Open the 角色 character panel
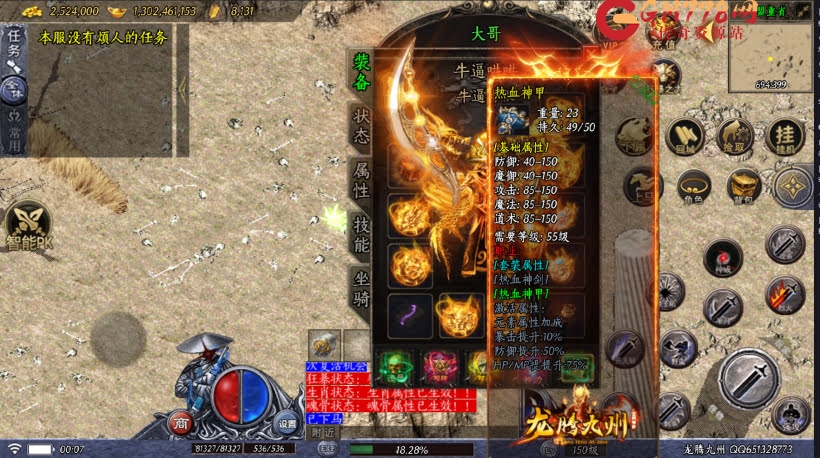 [x=694, y=187]
